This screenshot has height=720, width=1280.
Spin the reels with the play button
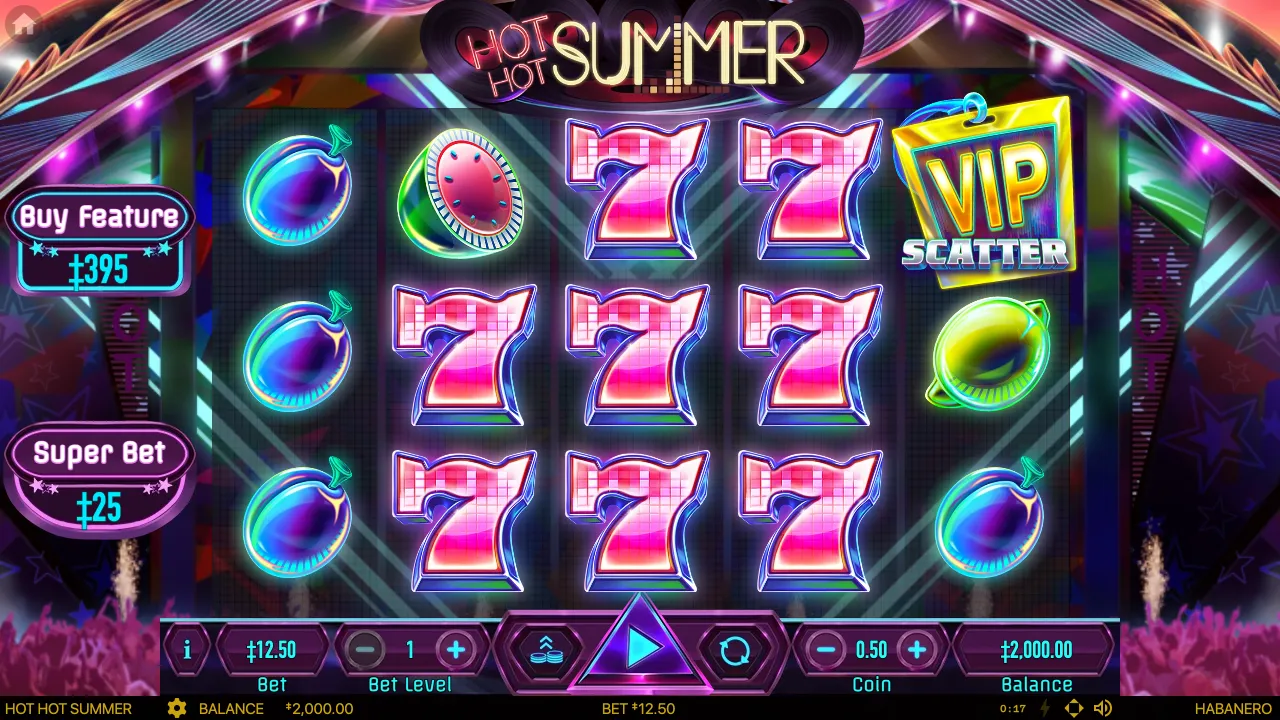click(x=641, y=649)
